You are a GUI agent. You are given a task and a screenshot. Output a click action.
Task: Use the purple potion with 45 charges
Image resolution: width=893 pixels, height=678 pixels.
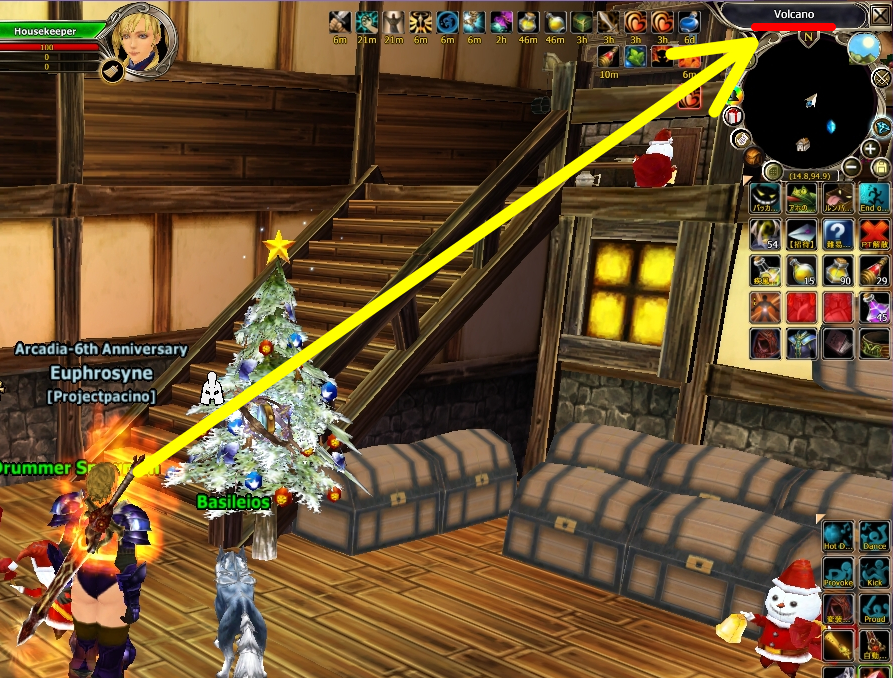click(x=874, y=307)
